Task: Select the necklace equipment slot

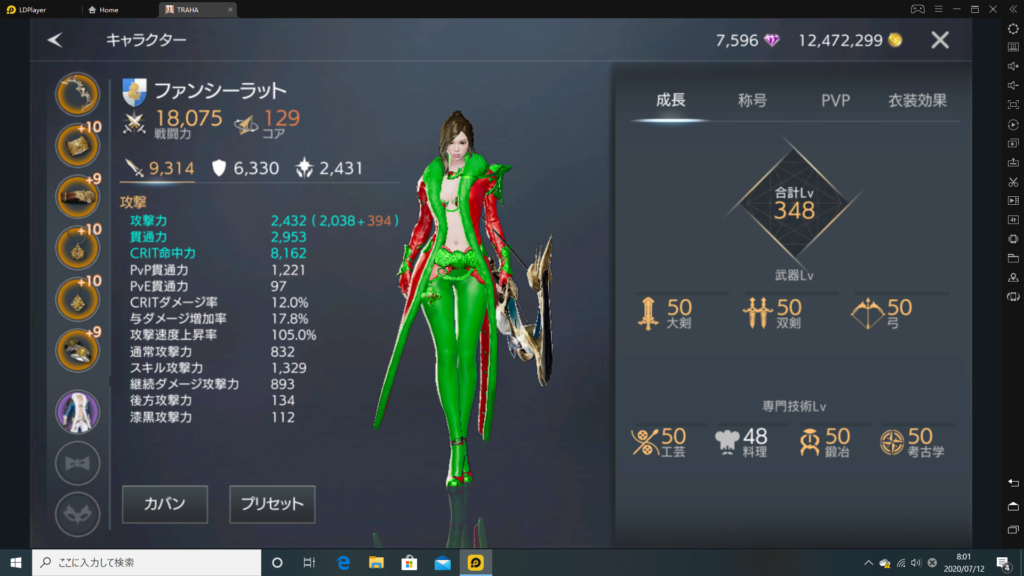Action: pyautogui.click(x=77, y=246)
